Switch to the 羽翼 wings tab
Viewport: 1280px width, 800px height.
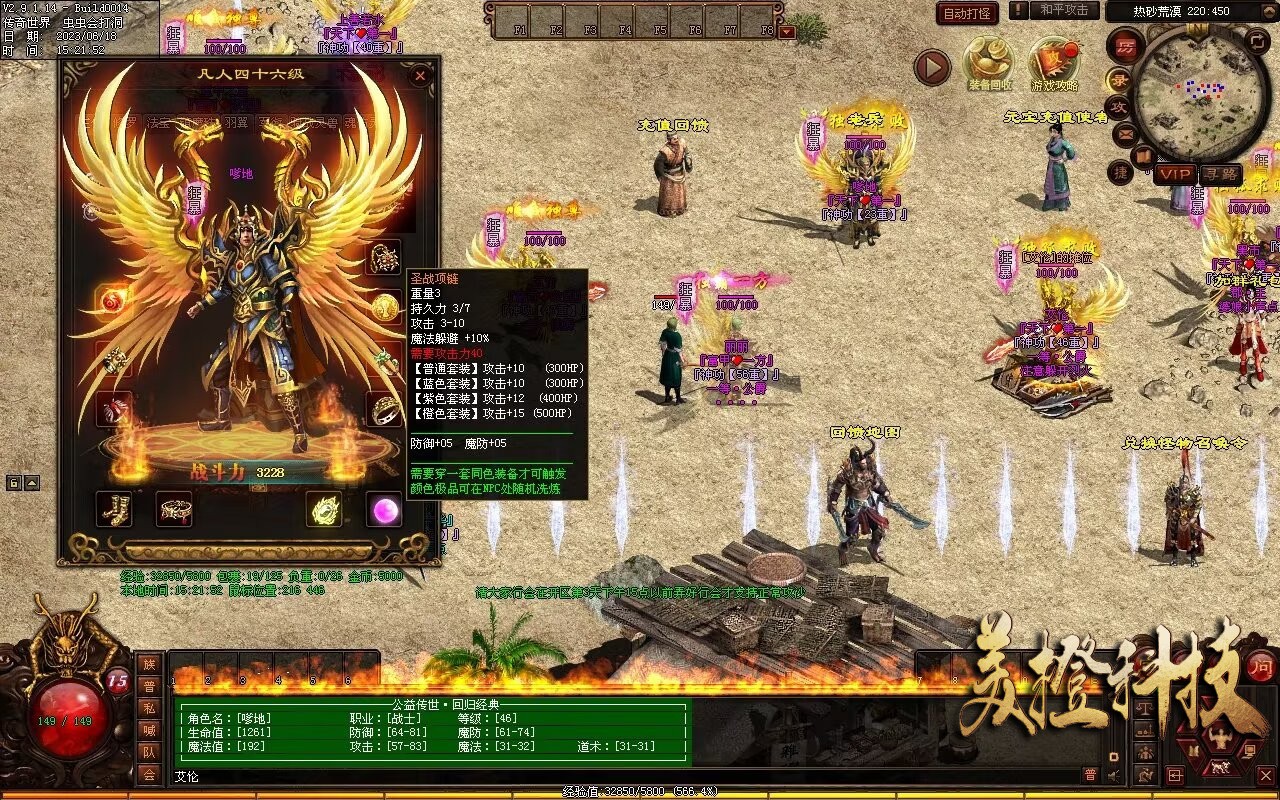point(235,123)
